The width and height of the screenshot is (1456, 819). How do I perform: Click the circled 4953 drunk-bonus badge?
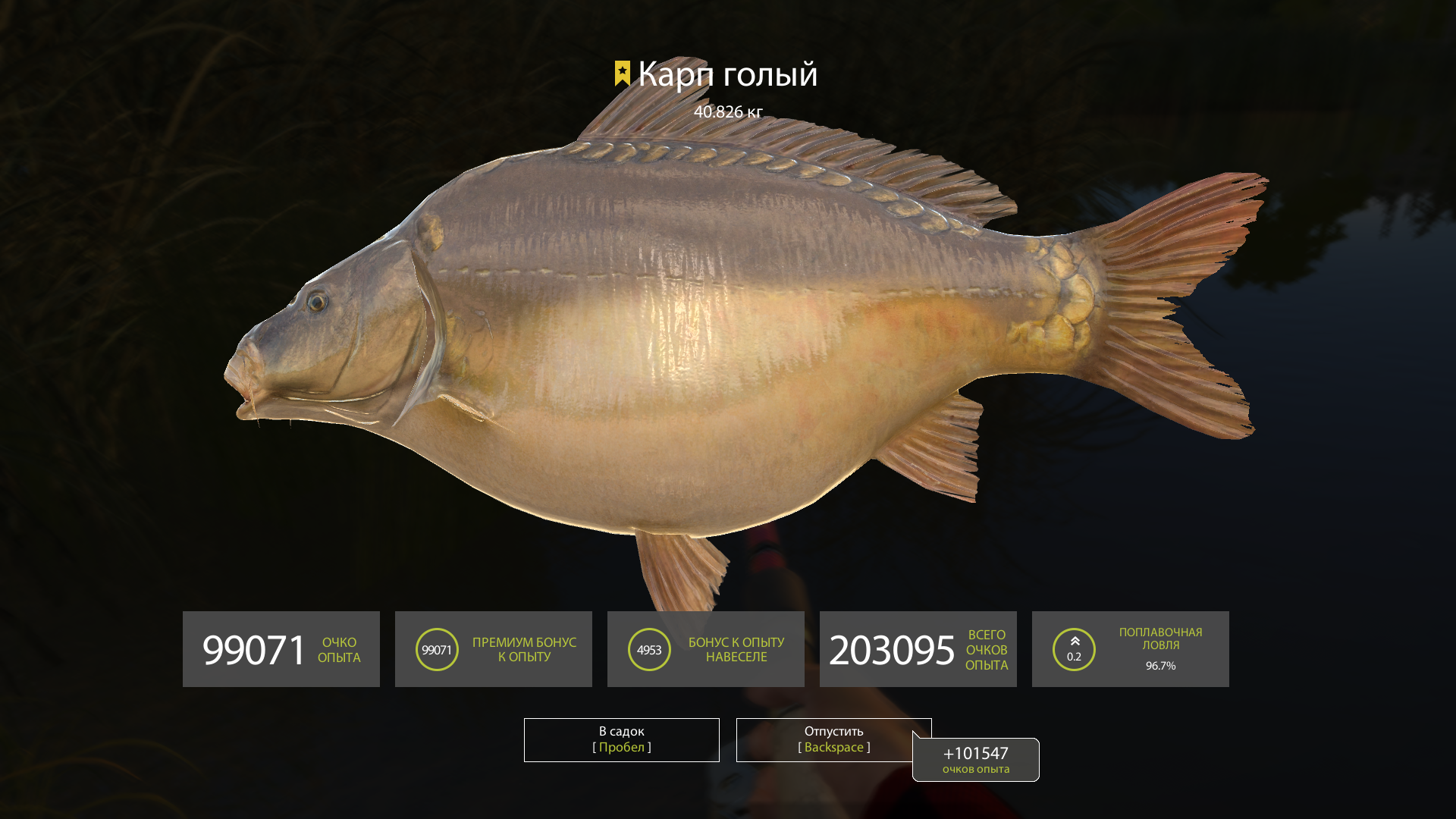click(x=648, y=649)
